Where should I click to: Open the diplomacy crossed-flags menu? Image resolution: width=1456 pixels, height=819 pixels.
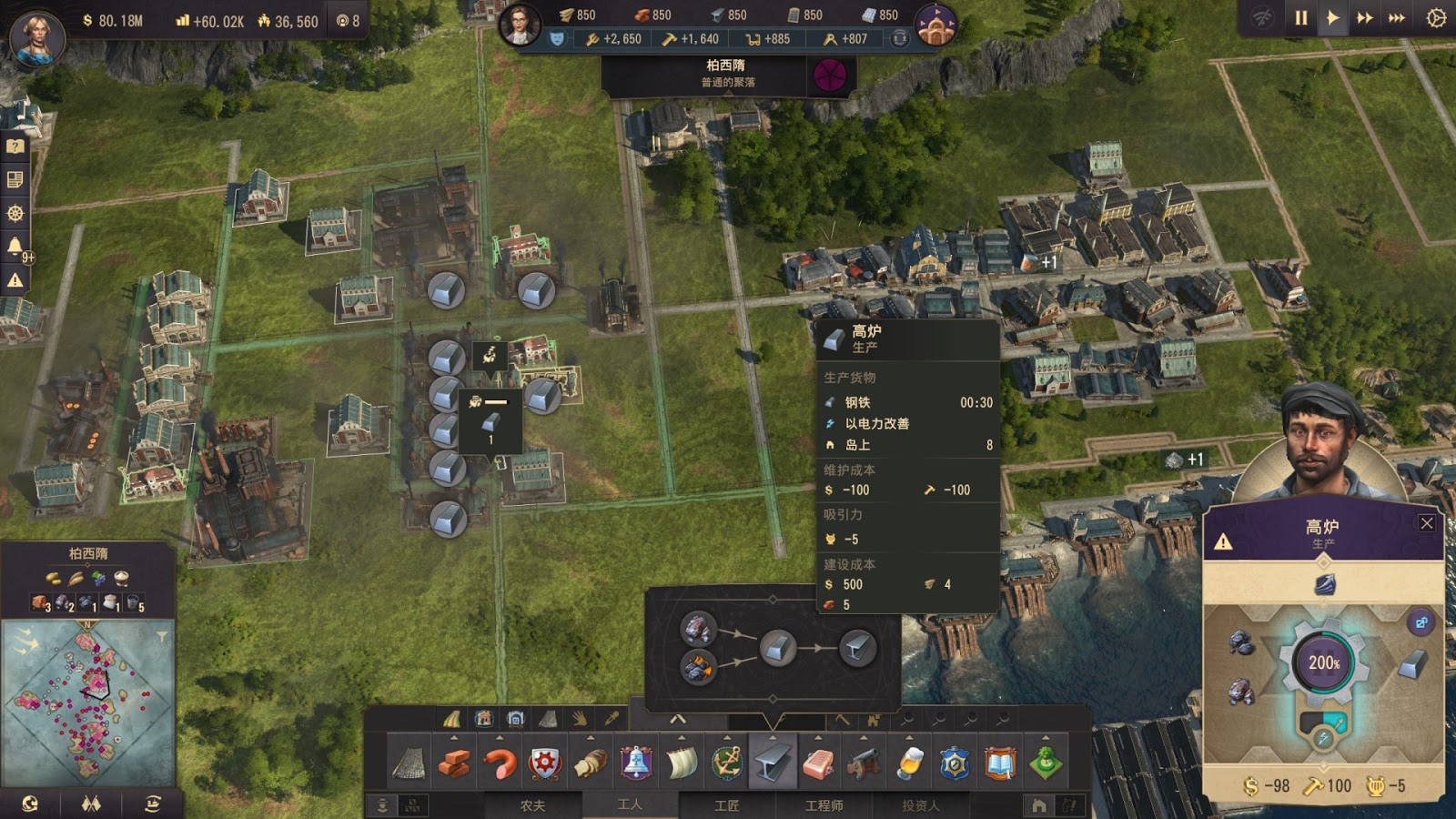pyautogui.click(x=91, y=804)
